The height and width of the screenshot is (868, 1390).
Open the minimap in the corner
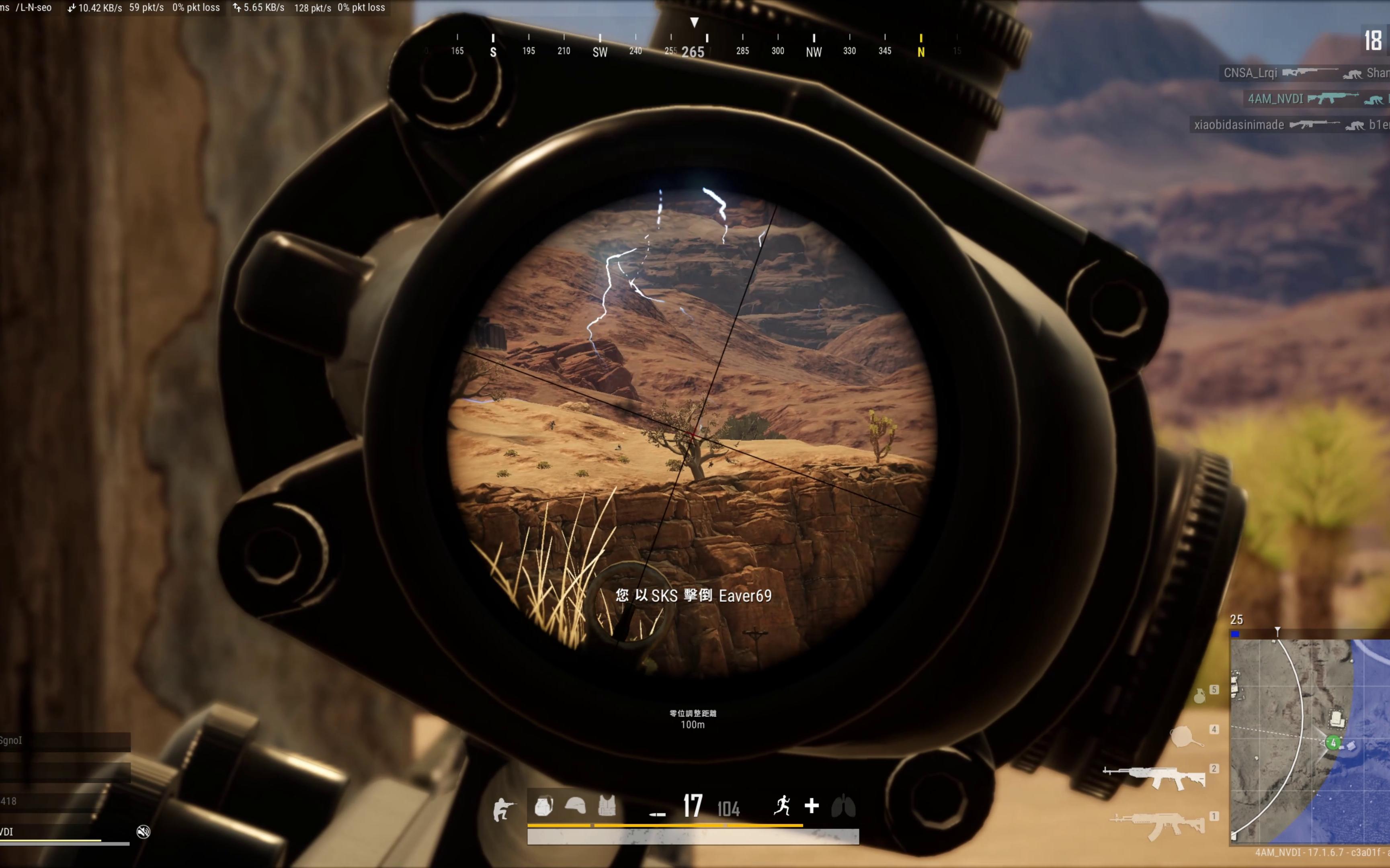[x=1310, y=741]
